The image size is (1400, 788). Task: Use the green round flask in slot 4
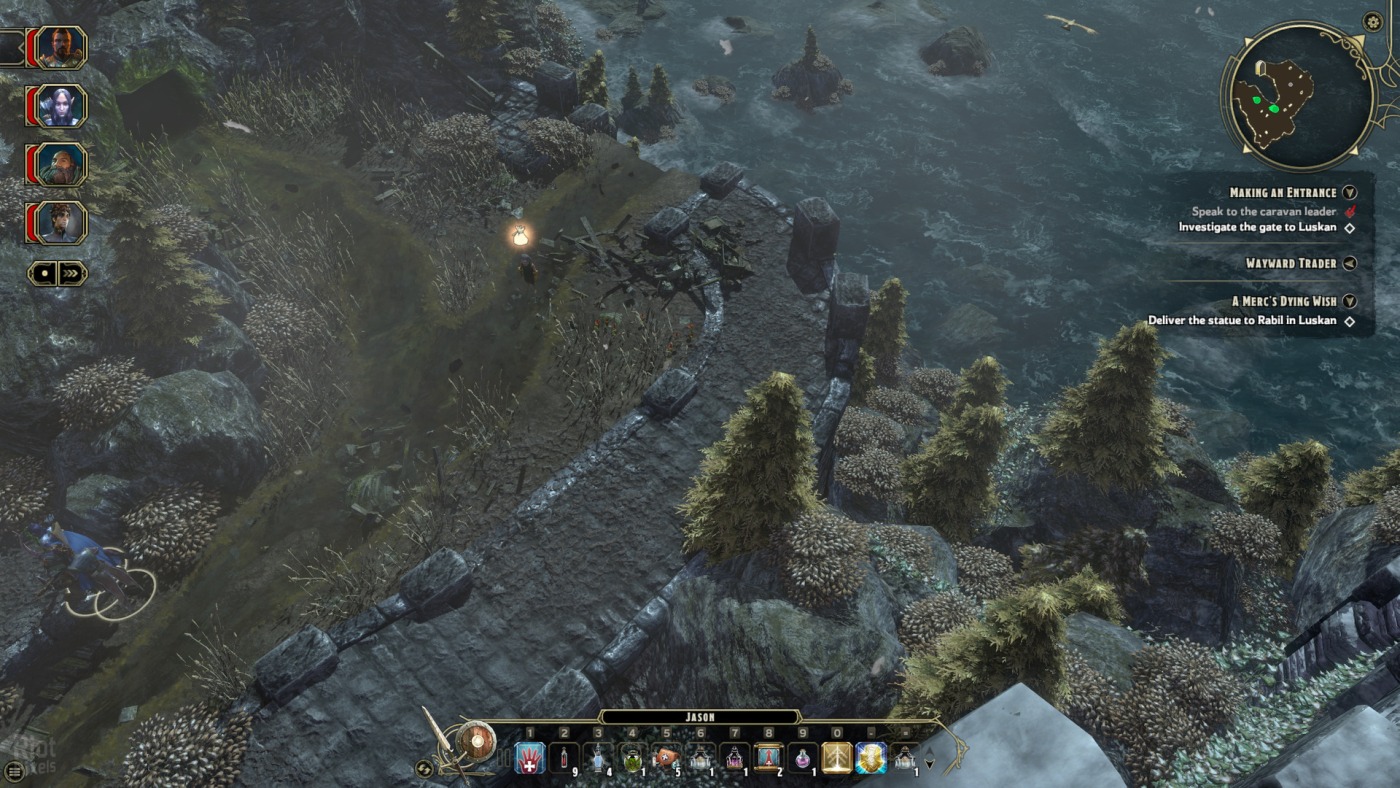pyautogui.click(x=632, y=758)
